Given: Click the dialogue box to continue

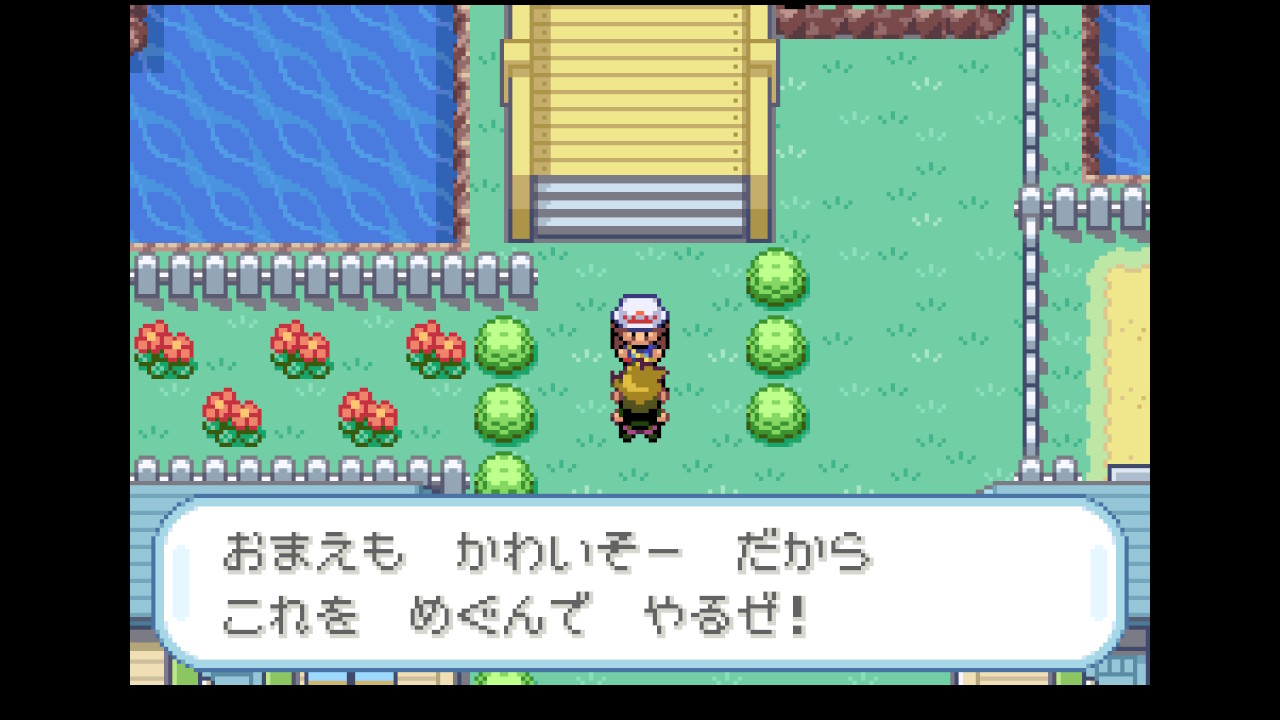Looking at the screenshot, I should tap(640, 583).
